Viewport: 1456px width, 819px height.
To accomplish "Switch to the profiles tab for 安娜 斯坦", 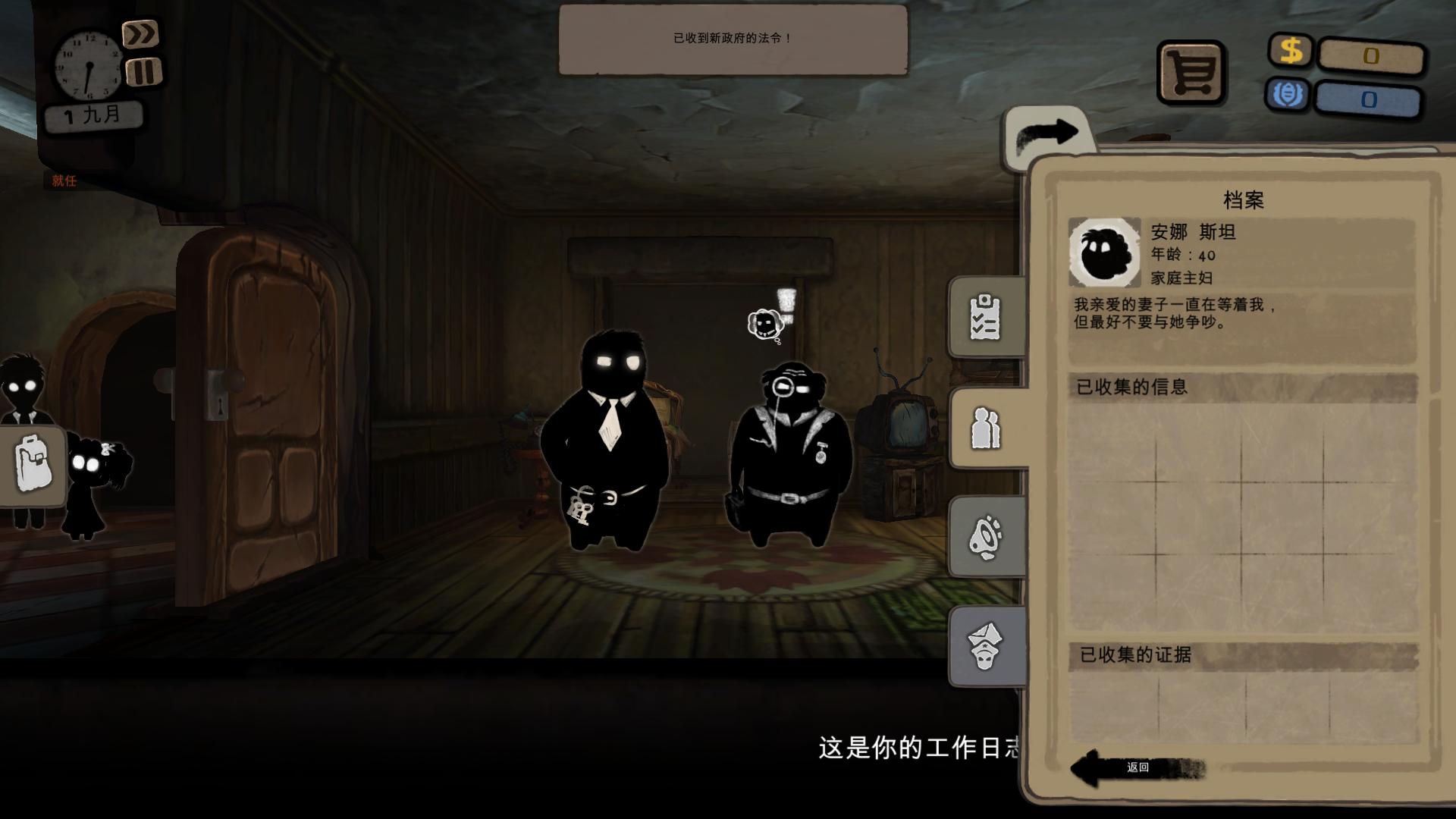I will [x=985, y=426].
